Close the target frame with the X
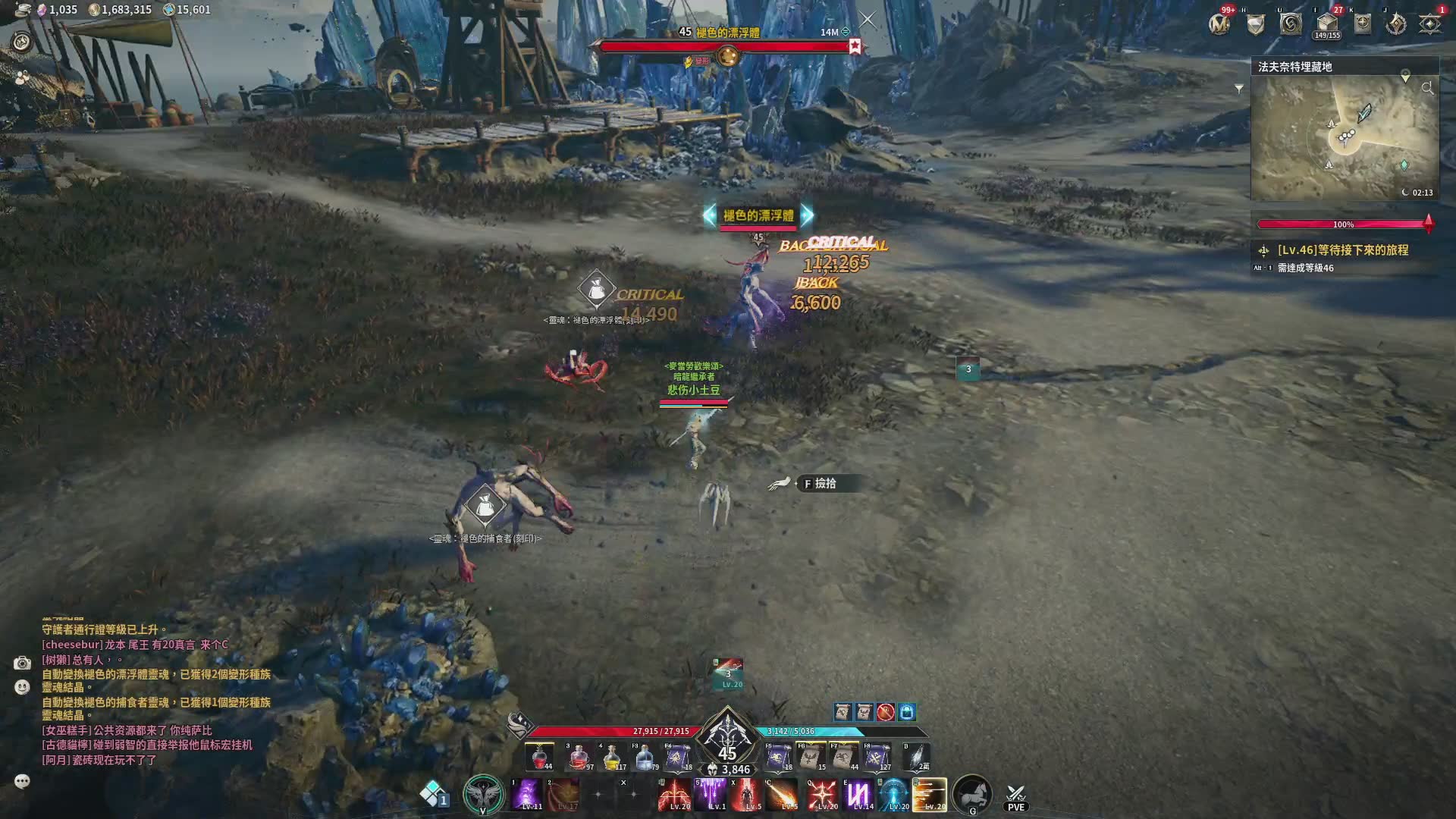1456x819 pixels. 868,20
